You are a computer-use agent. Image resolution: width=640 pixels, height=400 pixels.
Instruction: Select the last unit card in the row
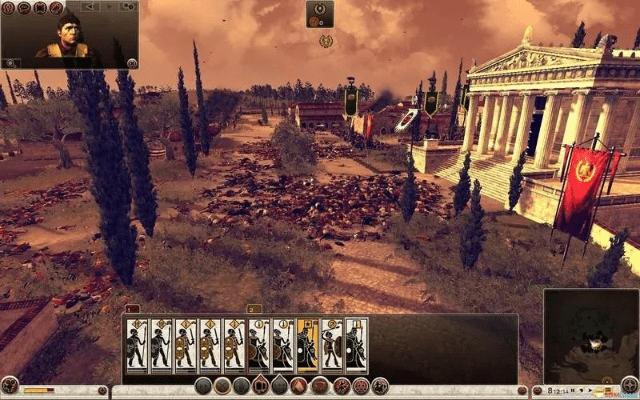tap(356, 345)
